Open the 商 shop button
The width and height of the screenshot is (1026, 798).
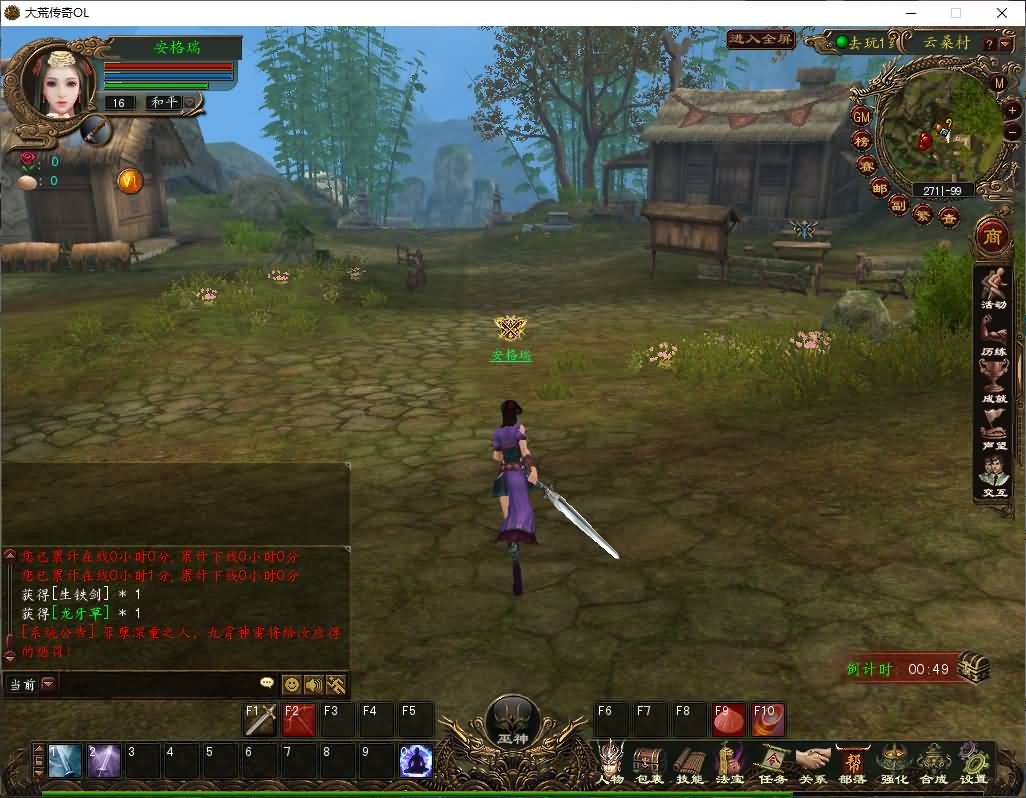[993, 236]
